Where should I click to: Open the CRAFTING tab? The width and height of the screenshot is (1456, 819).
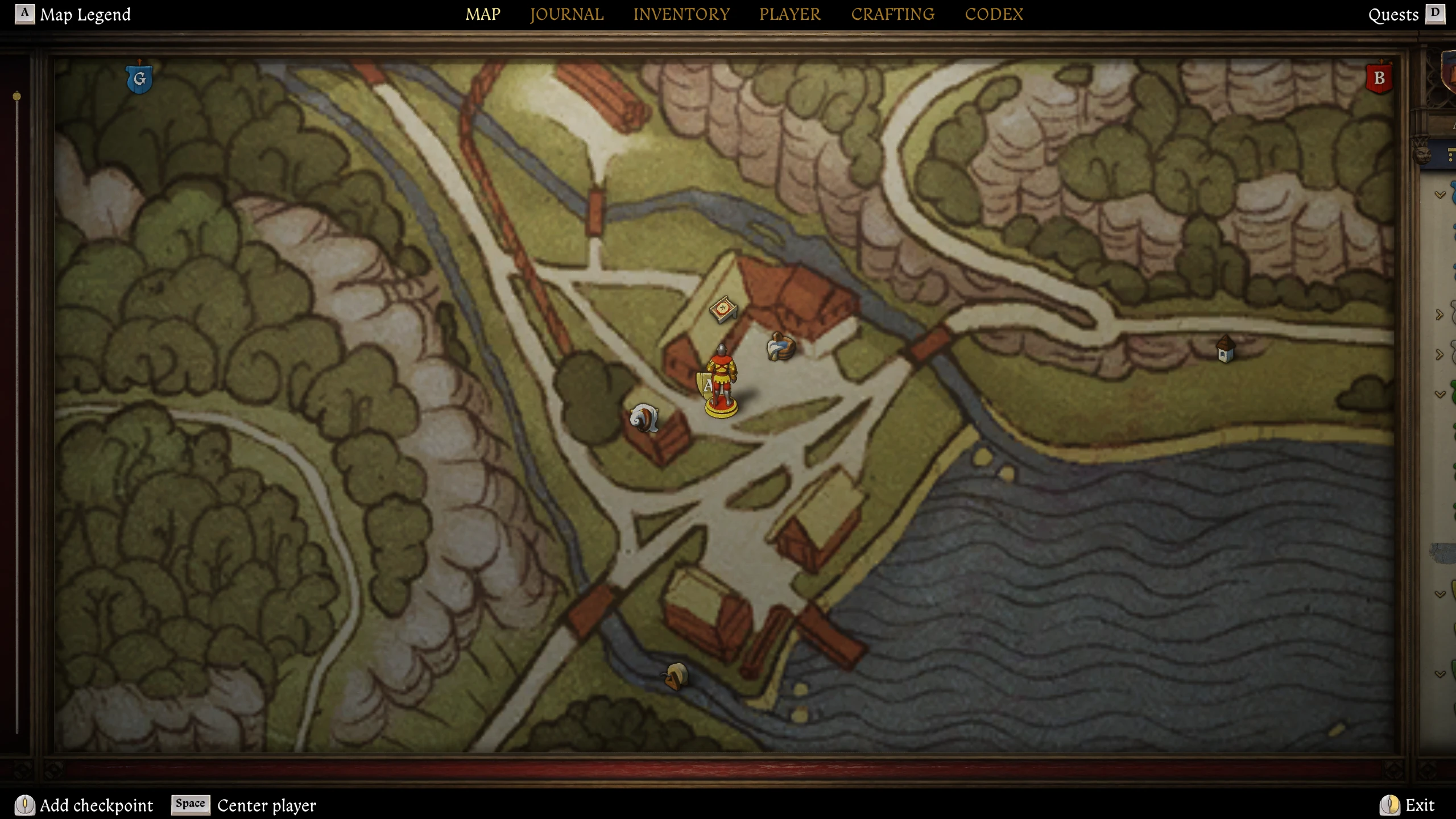[x=892, y=14]
